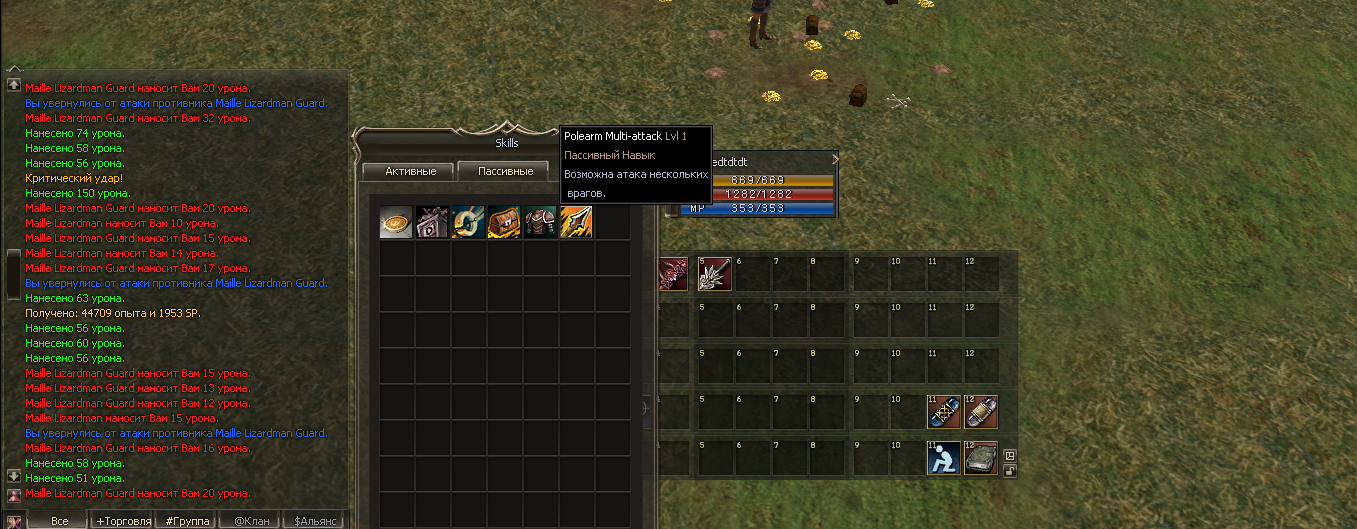Switch to the #Группа chat tab
Image resolution: width=1357 pixels, height=529 pixels.
pos(187,521)
